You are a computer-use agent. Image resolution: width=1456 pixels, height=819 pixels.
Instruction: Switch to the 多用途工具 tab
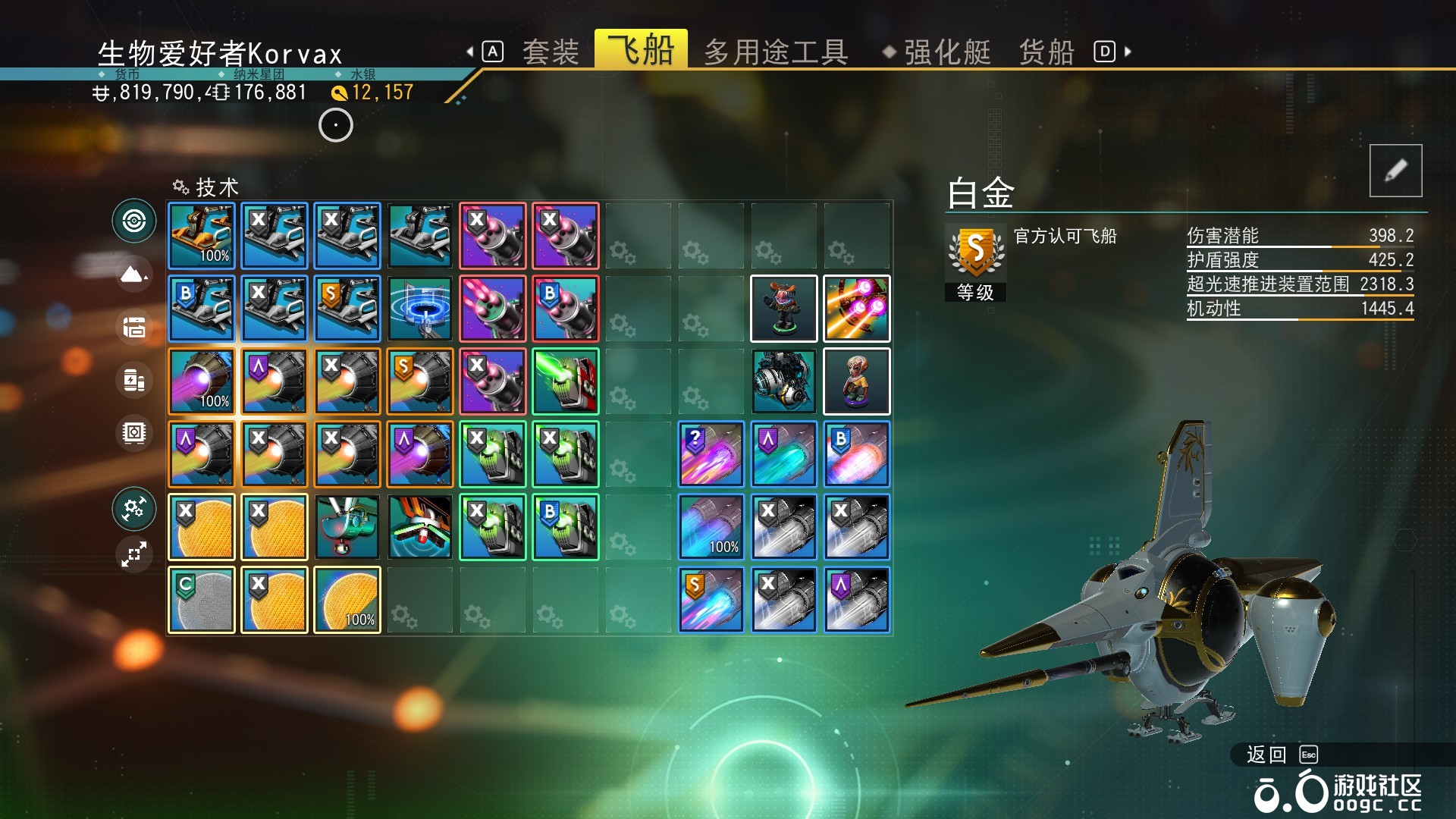pyautogui.click(x=775, y=52)
